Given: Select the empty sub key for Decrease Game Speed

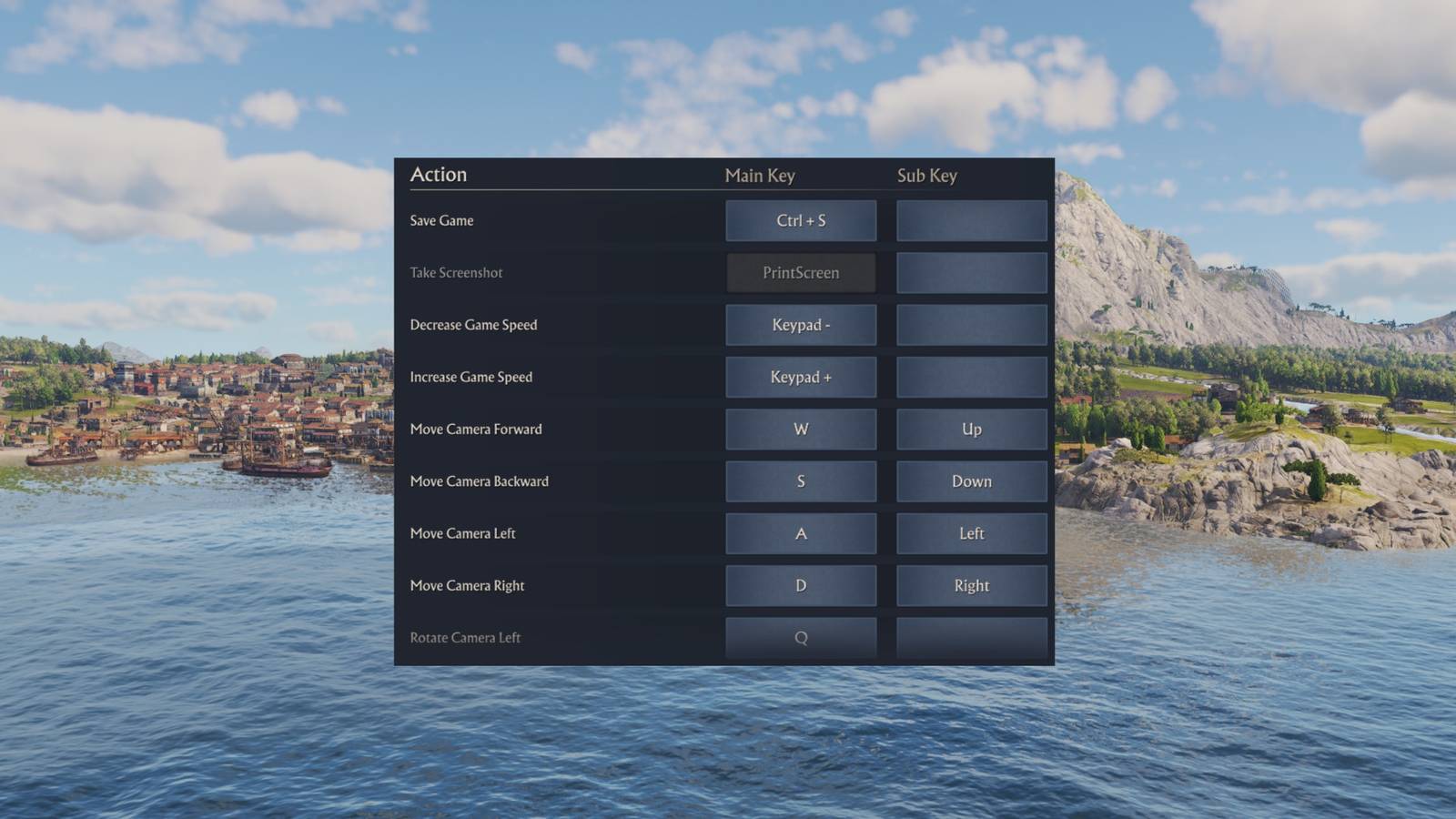Looking at the screenshot, I should coord(971,325).
